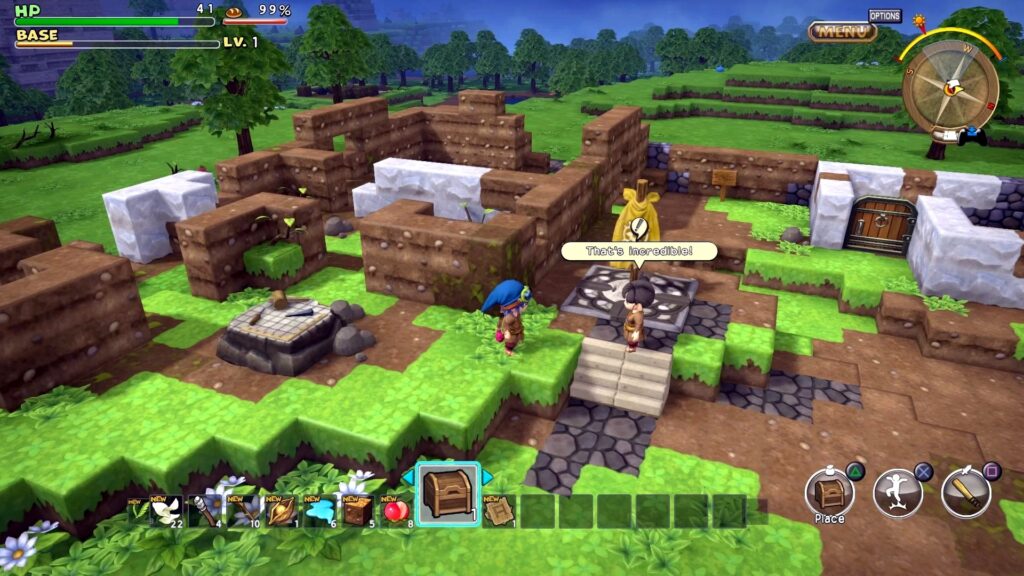Use the wooden stick attack icon
Viewport: 1024px width, 576px height.
(965, 492)
